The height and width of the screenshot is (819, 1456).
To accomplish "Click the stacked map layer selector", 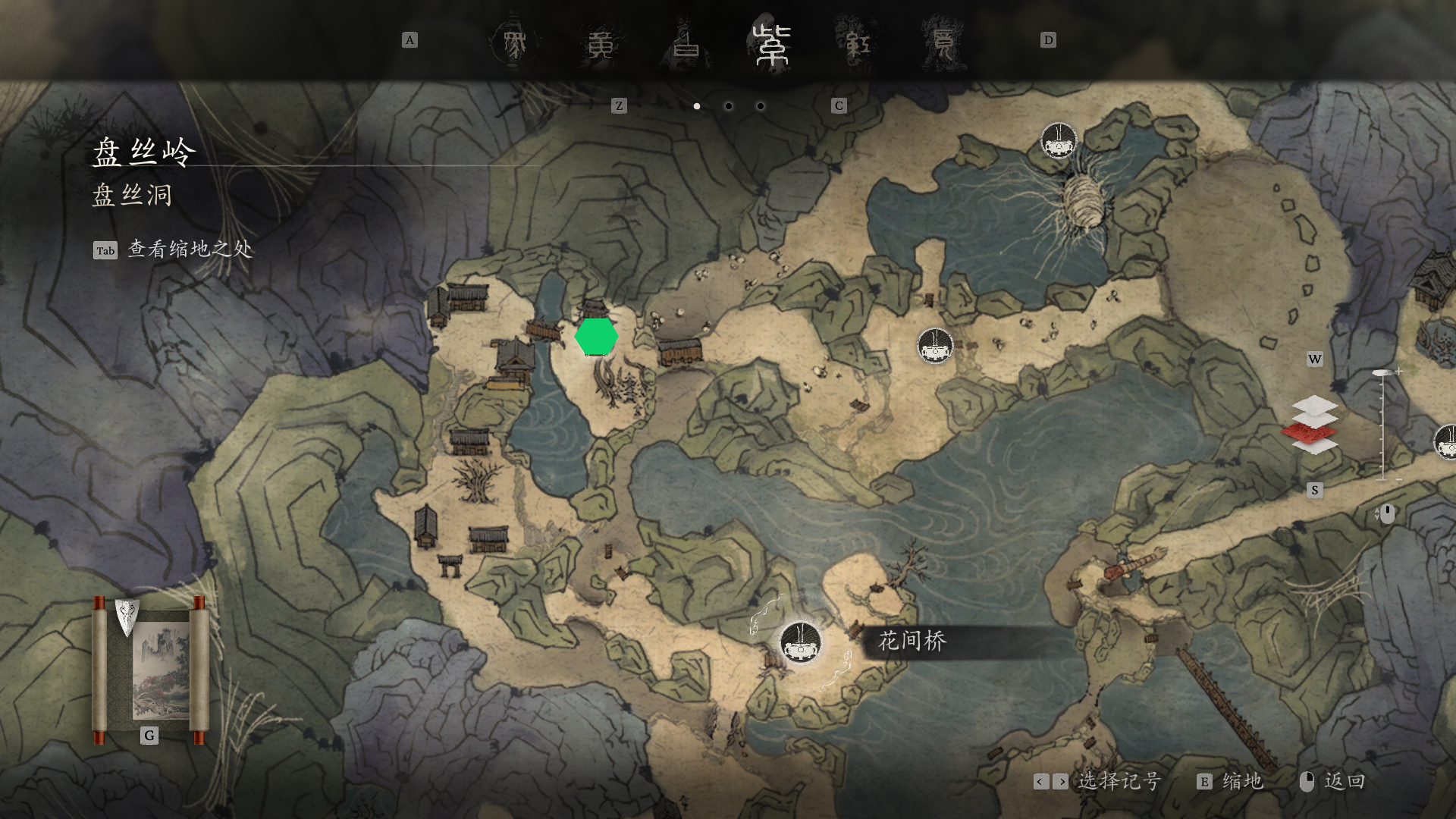I will pos(1314,425).
